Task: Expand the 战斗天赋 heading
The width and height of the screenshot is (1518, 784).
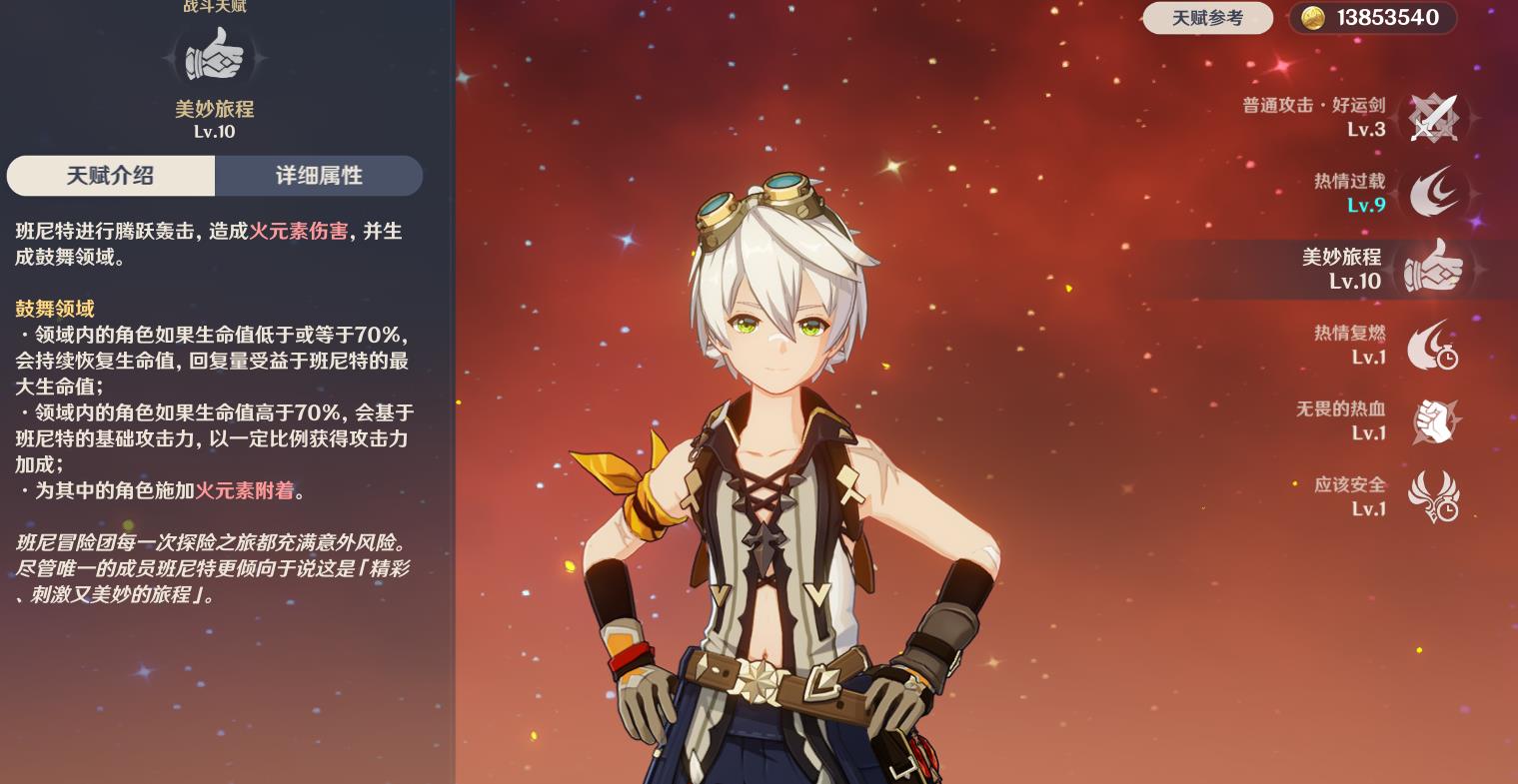Action: [214, 7]
